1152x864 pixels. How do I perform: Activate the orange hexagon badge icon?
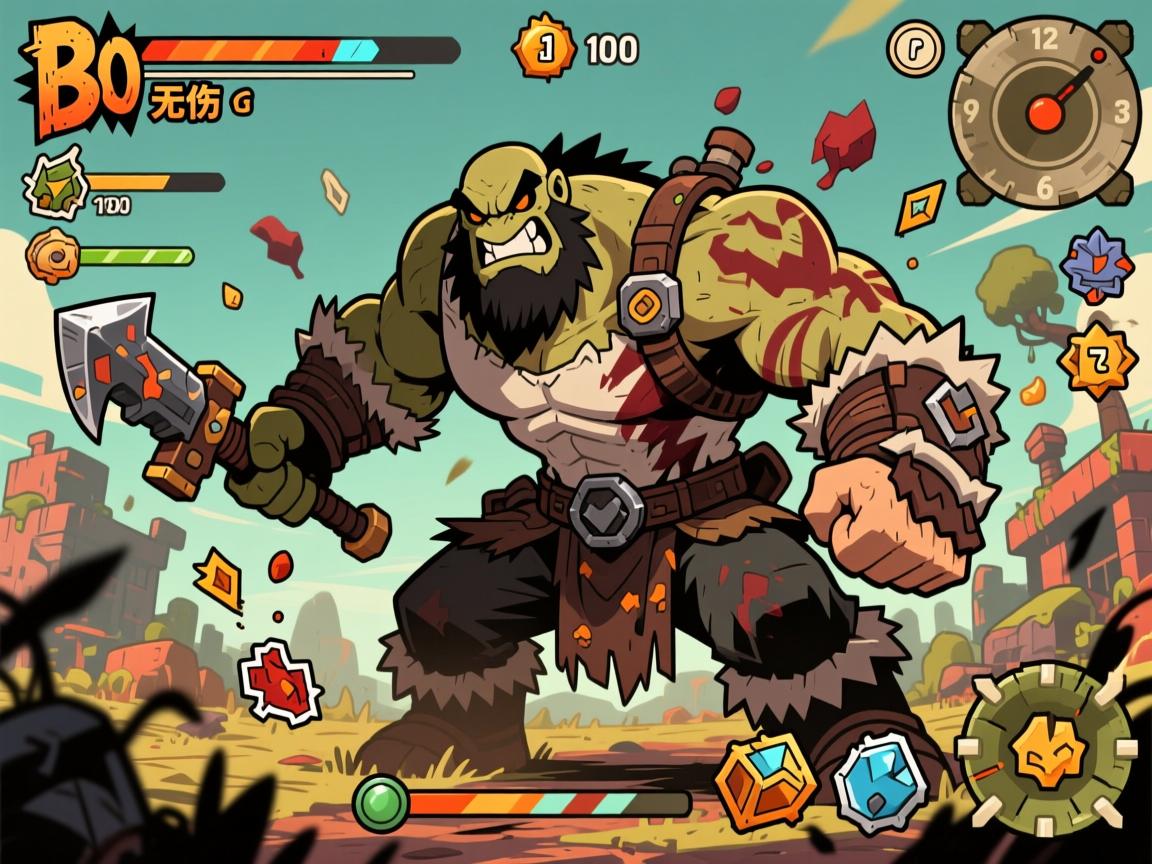1097,359
